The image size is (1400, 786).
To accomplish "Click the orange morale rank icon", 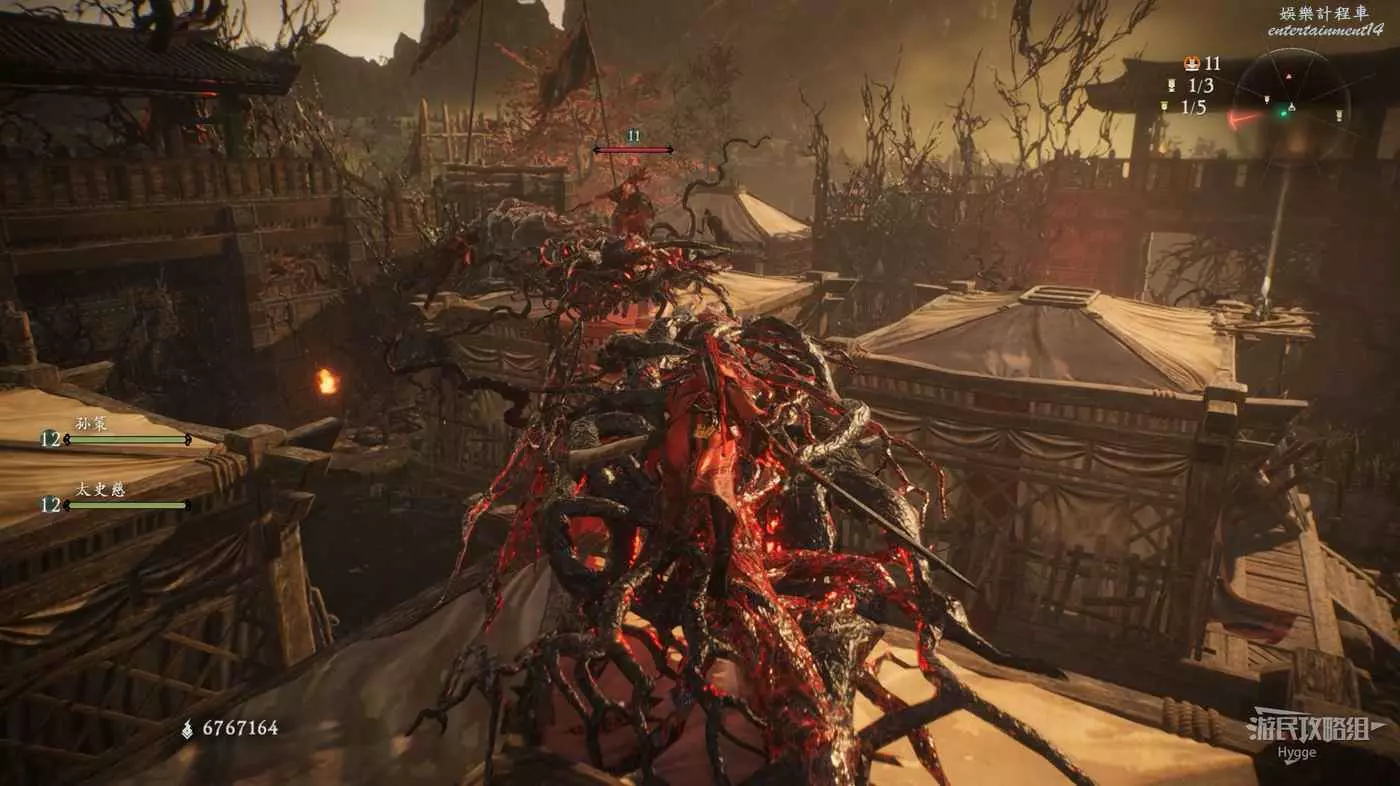I will click(x=1191, y=64).
